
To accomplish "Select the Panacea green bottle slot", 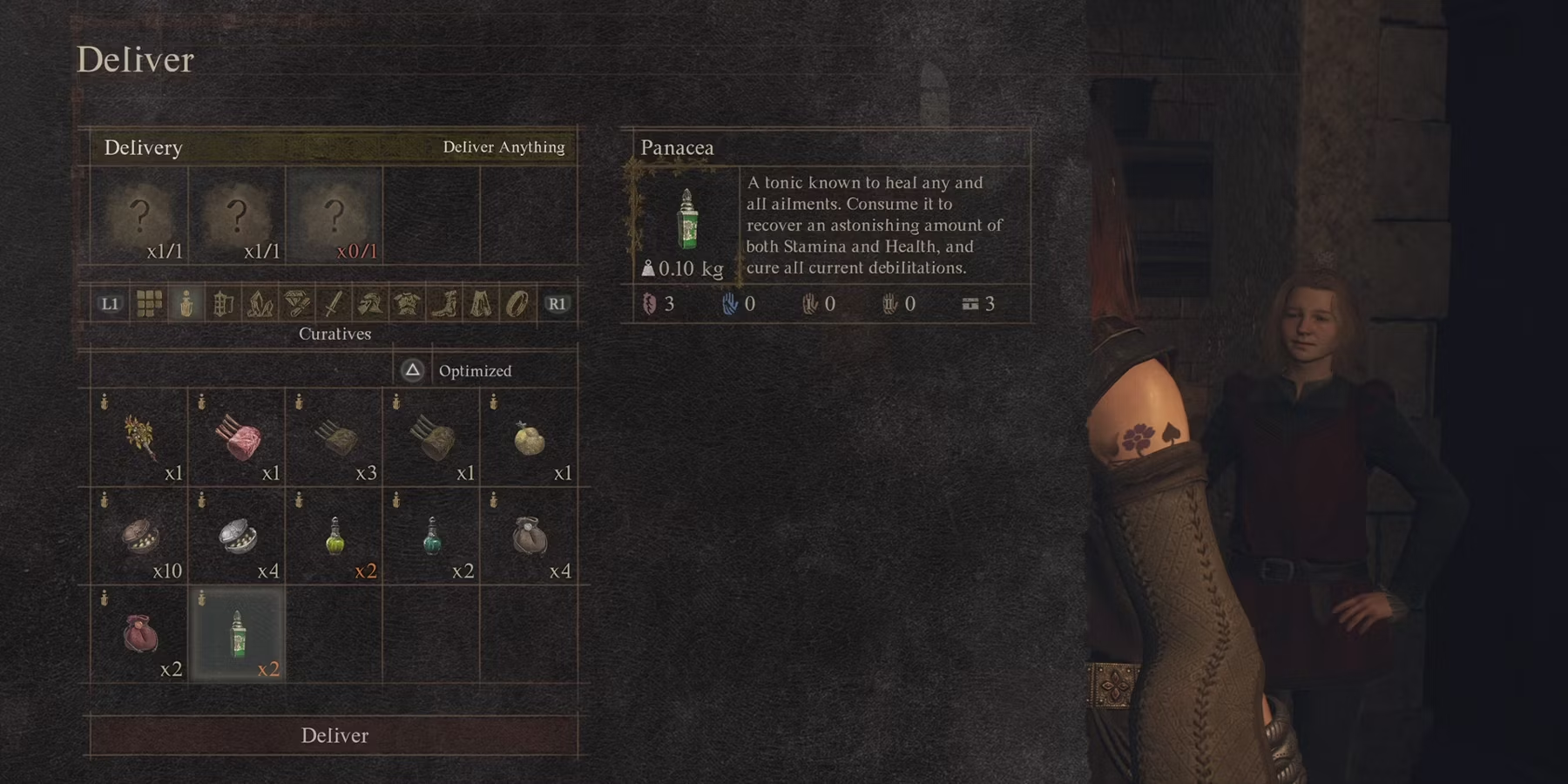I will 237,633.
